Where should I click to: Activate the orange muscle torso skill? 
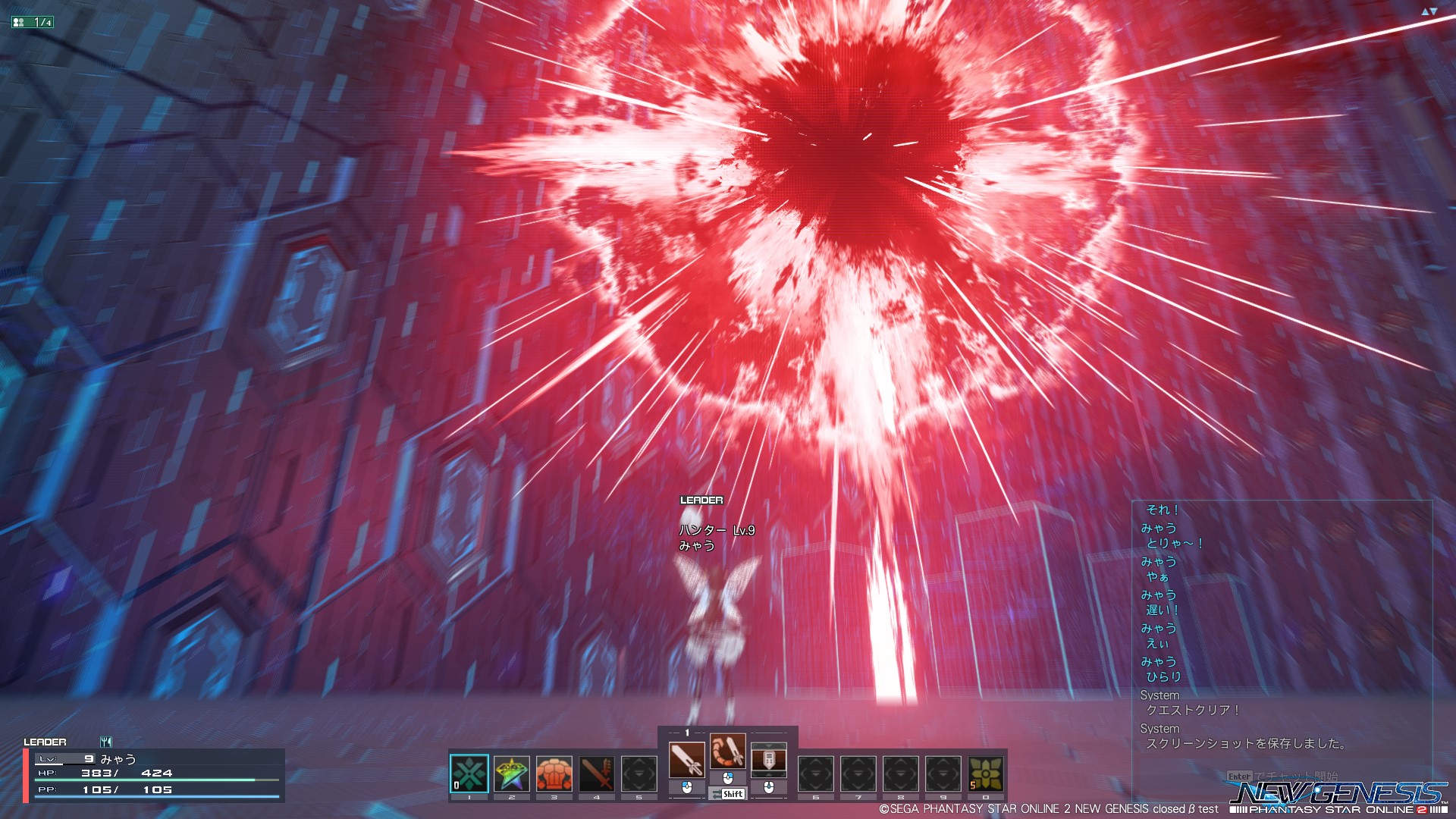pyautogui.click(x=554, y=774)
